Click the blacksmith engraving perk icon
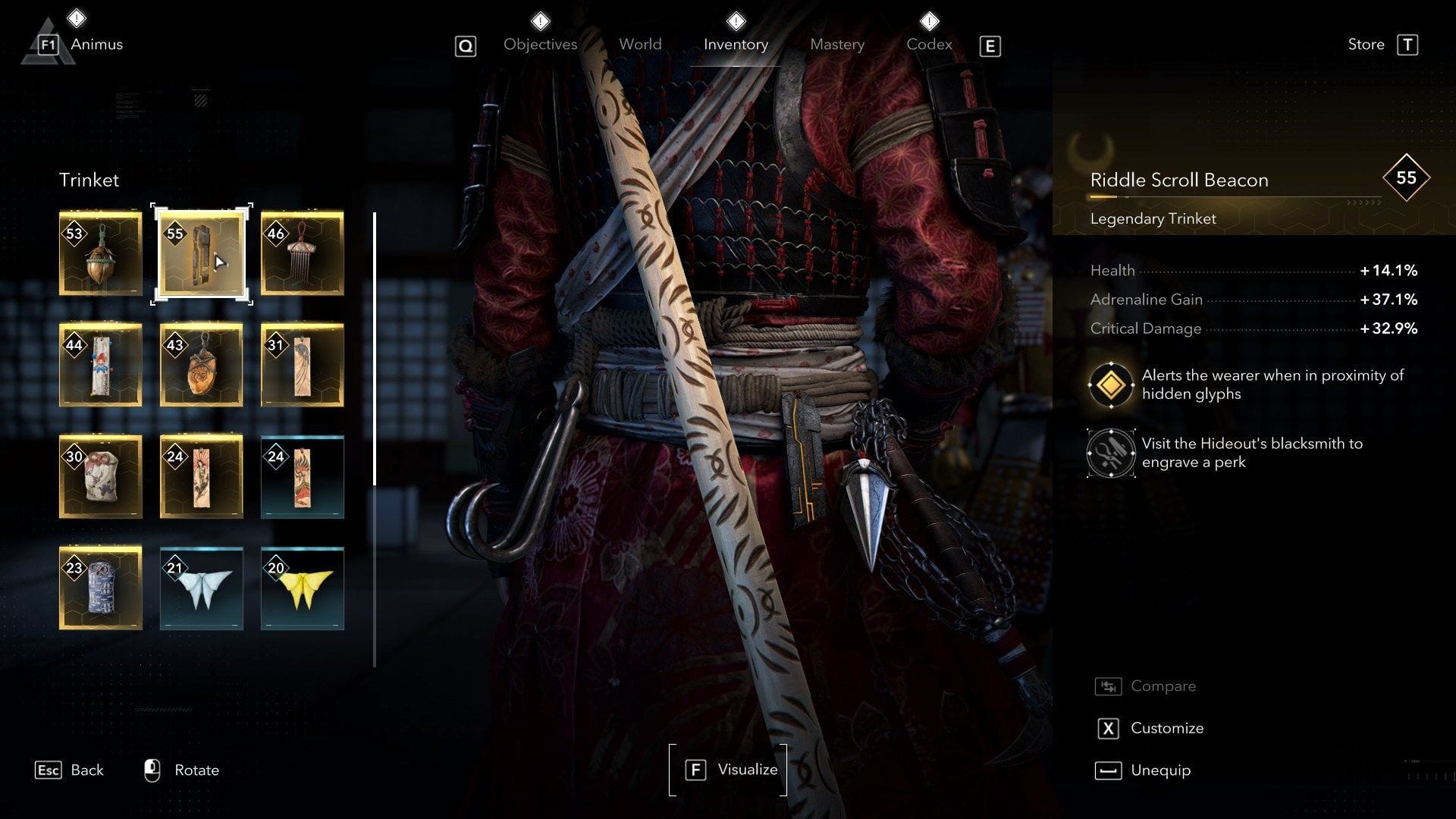The width and height of the screenshot is (1456, 819). pos(1112,453)
